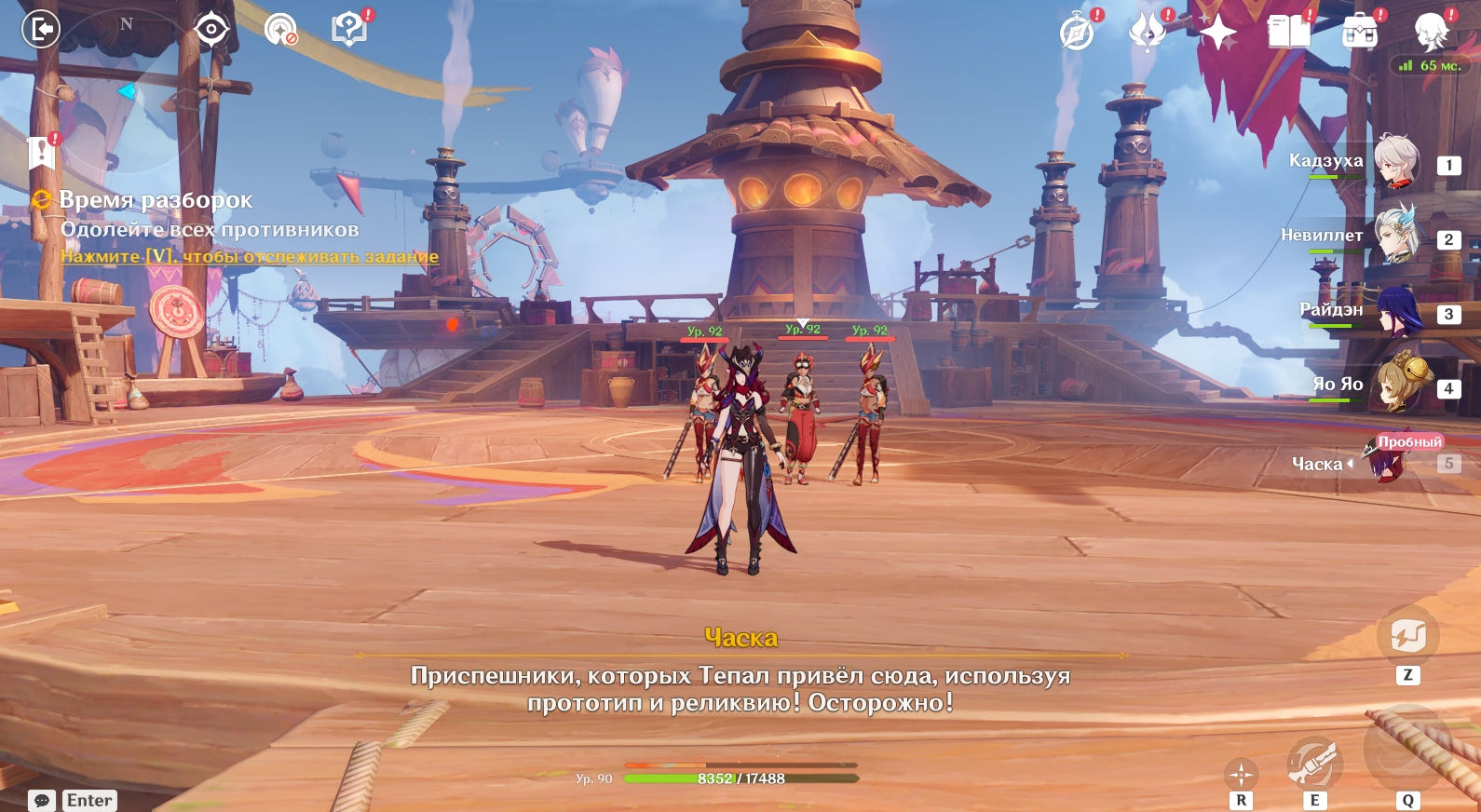Open the chat speech bubble
The width and height of the screenshot is (1481, 812).
point(42,801)
